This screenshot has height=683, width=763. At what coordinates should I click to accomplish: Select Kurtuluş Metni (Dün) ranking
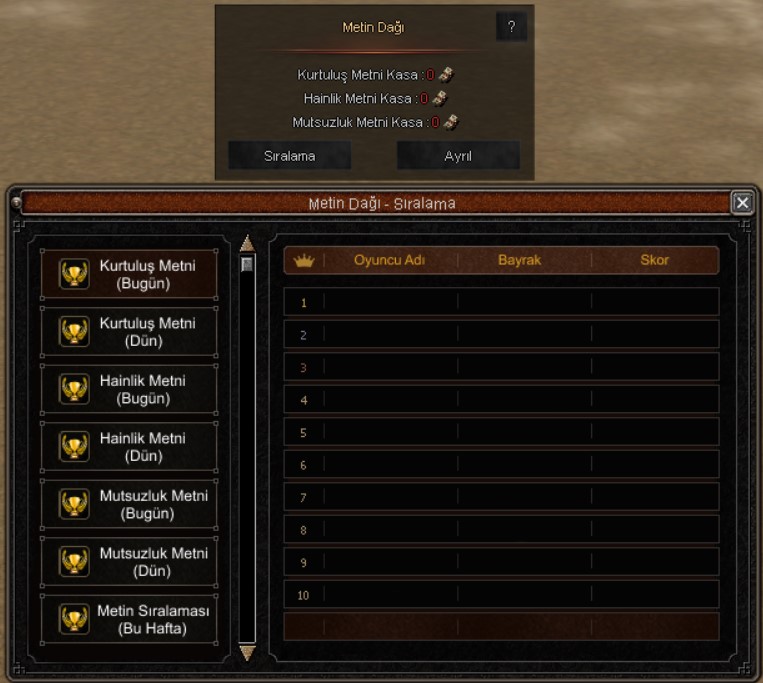(129, 332)
